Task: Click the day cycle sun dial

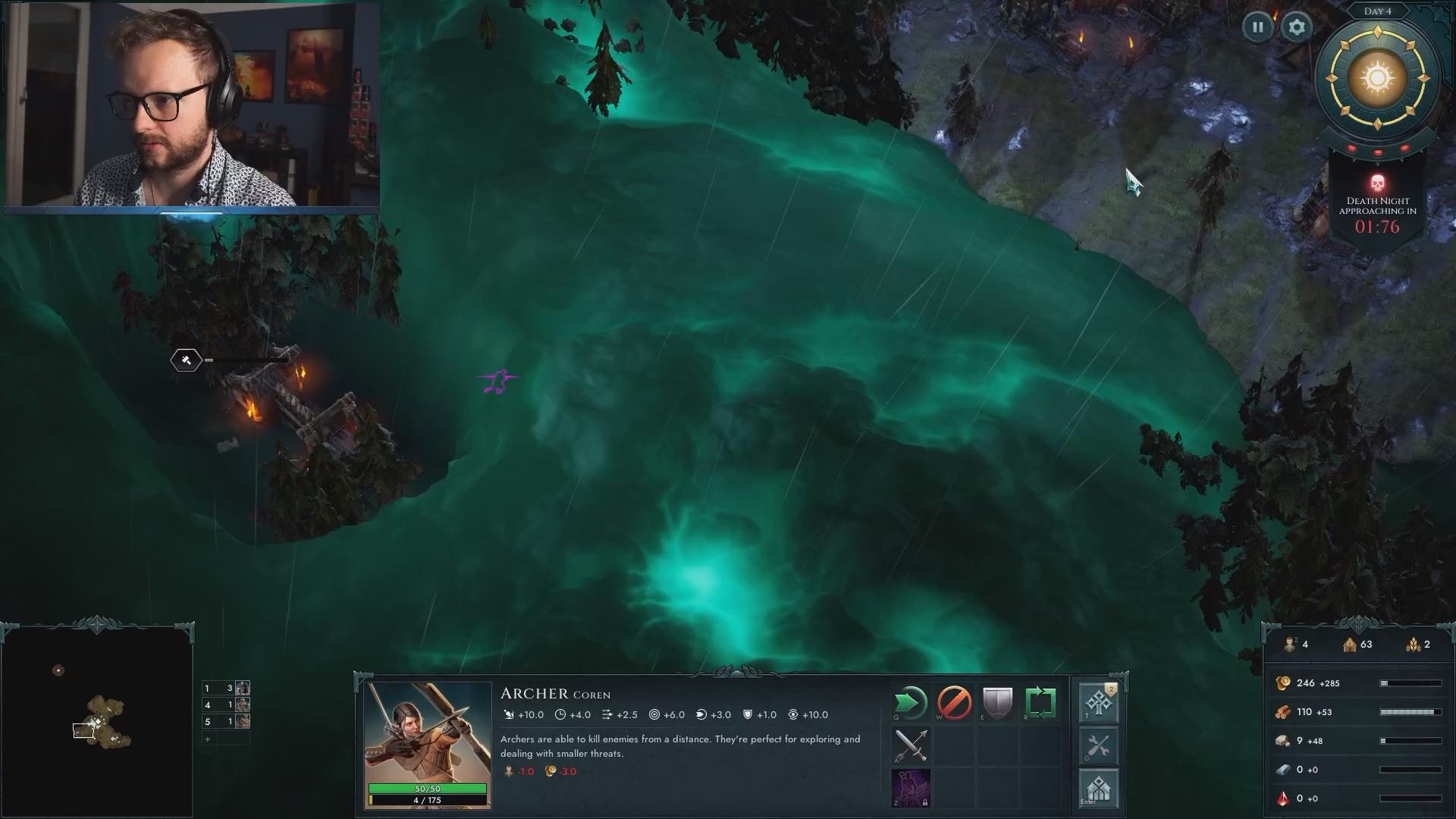Action: [1377, 78]
